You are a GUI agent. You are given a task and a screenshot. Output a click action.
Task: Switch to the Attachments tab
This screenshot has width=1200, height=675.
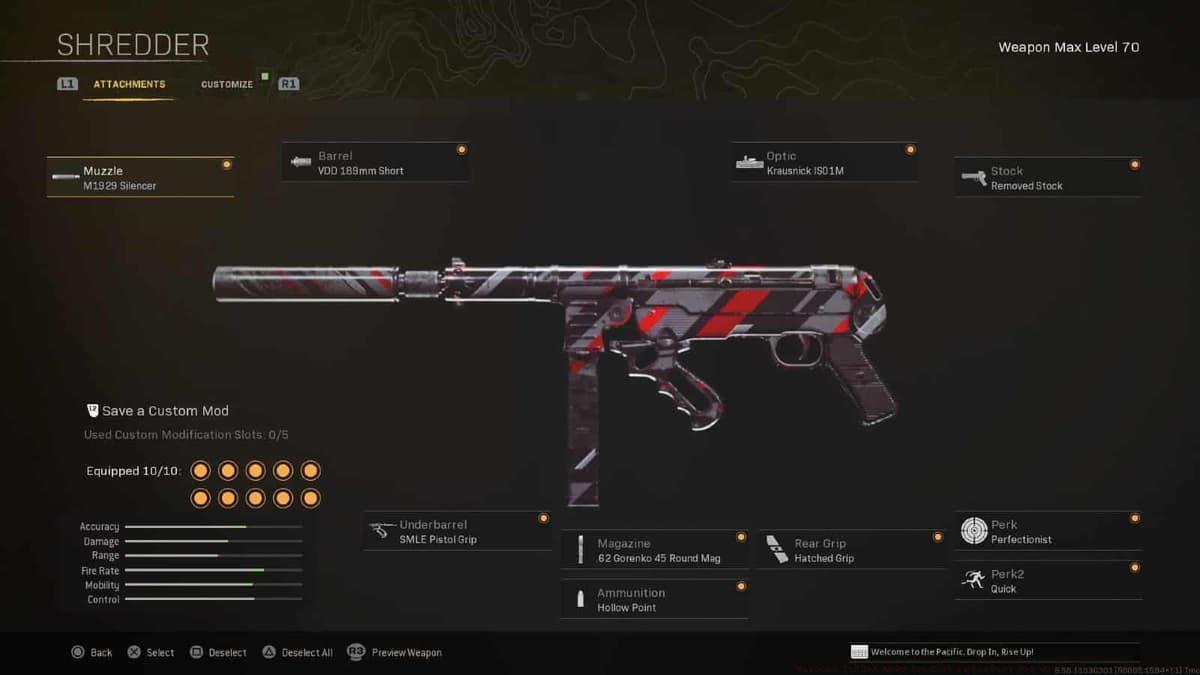[x=129, y=85]
